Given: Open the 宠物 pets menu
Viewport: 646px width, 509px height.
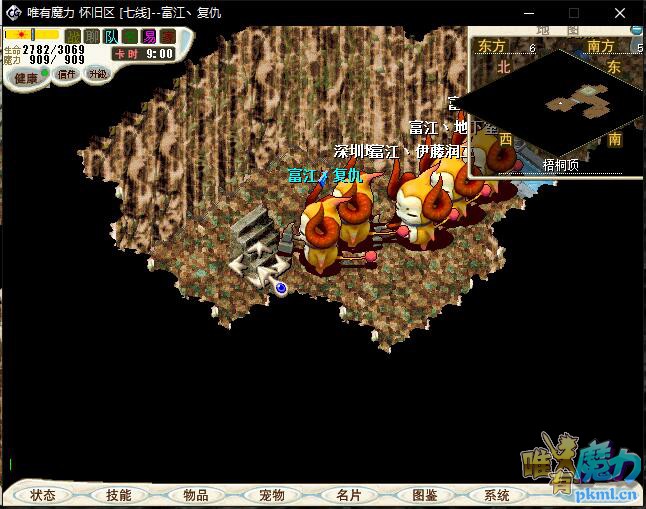Looking at the screenshot, I should [x=272, y=495].
